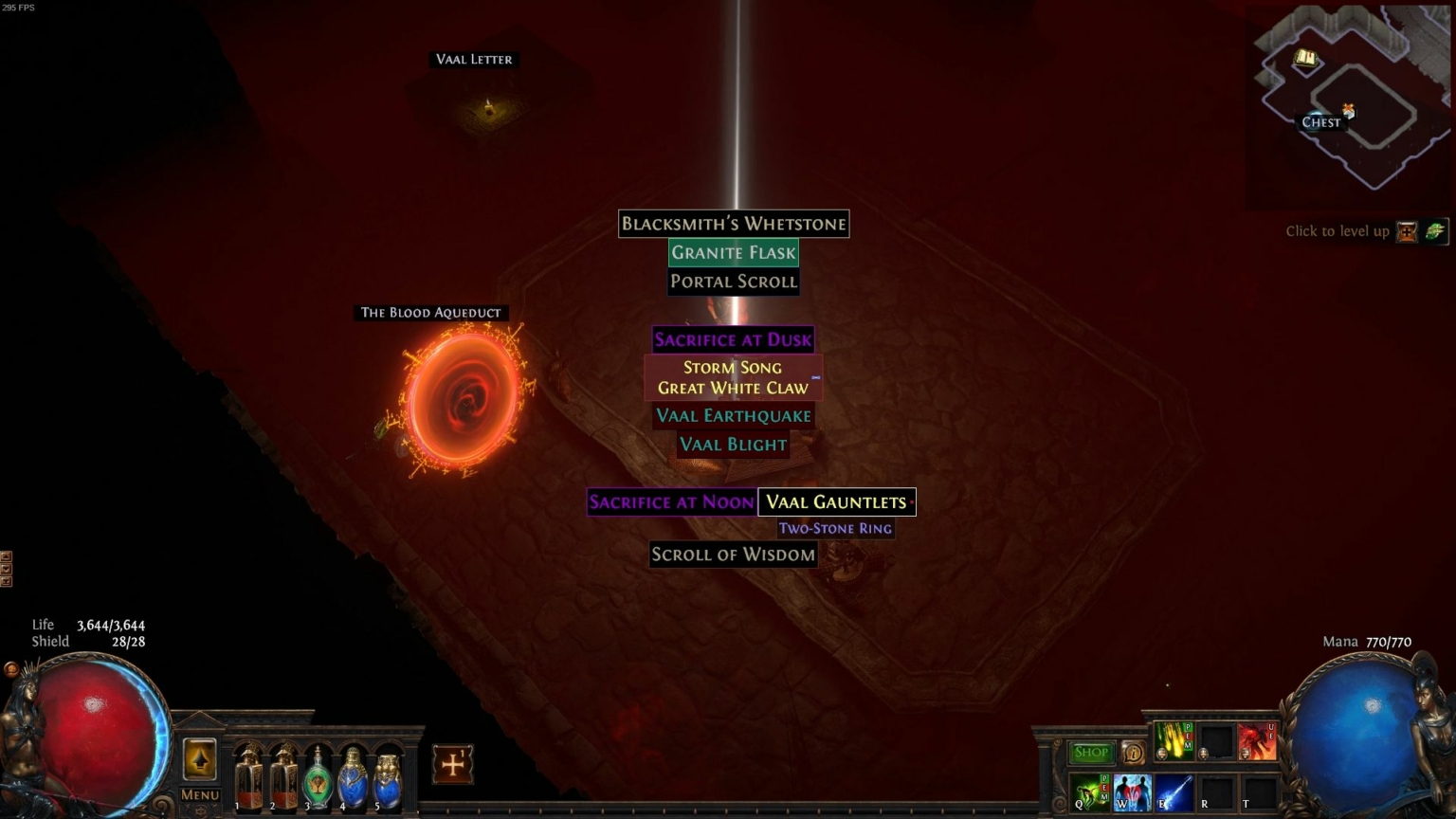Open the green Shop button

(1090, 753)
